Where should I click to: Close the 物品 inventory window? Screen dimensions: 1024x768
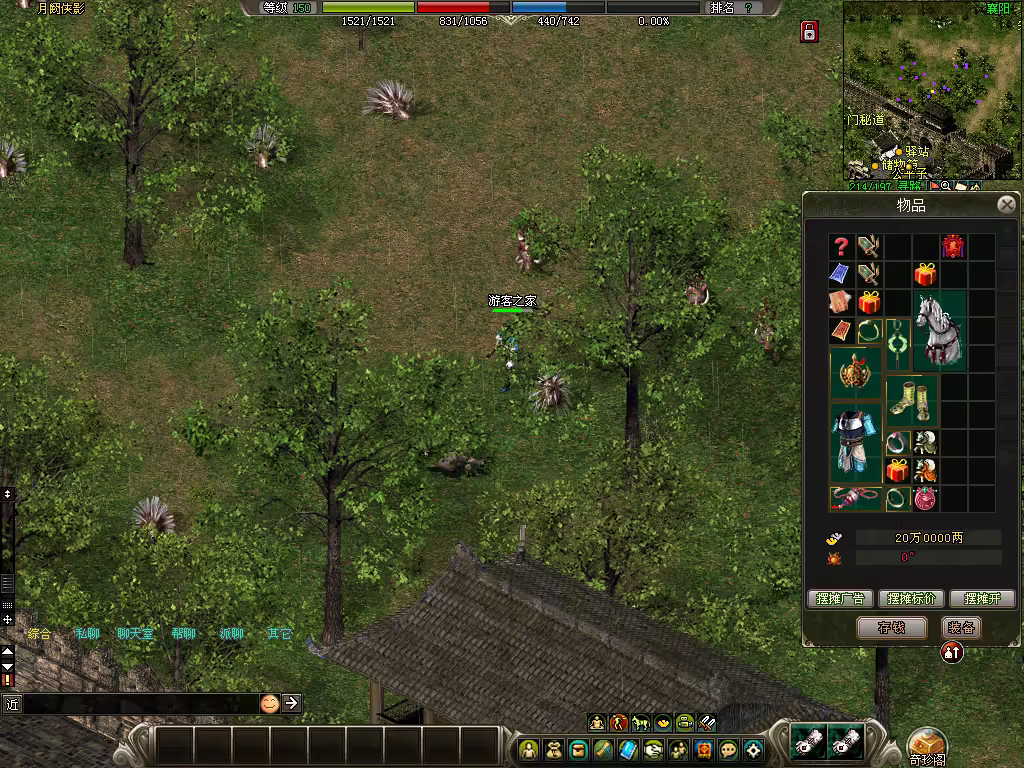pos(1006,205)
